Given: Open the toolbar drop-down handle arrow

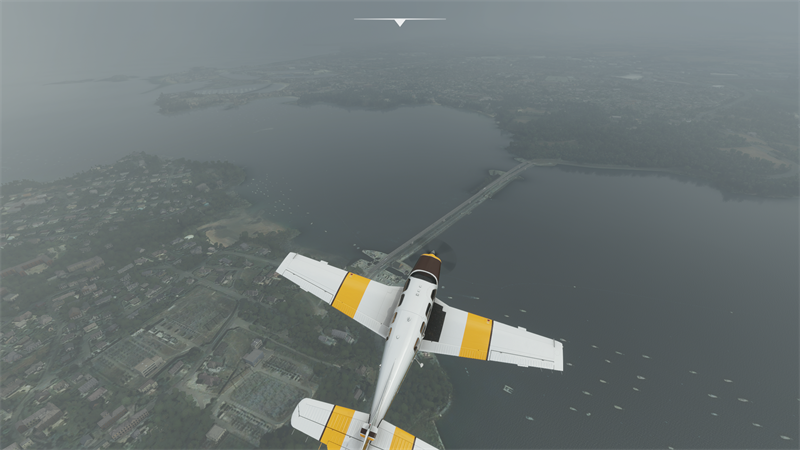Looking at the screenshot, I should 399,21.
